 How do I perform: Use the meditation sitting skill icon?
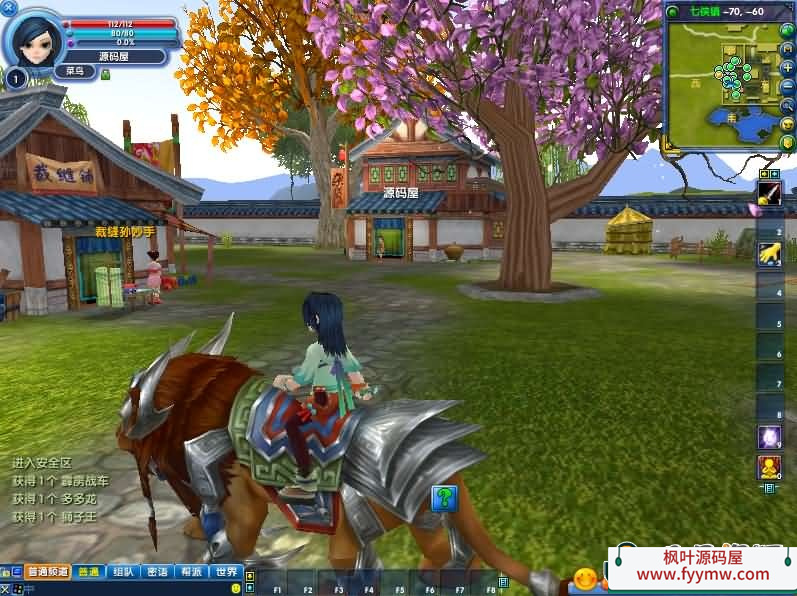769,467
